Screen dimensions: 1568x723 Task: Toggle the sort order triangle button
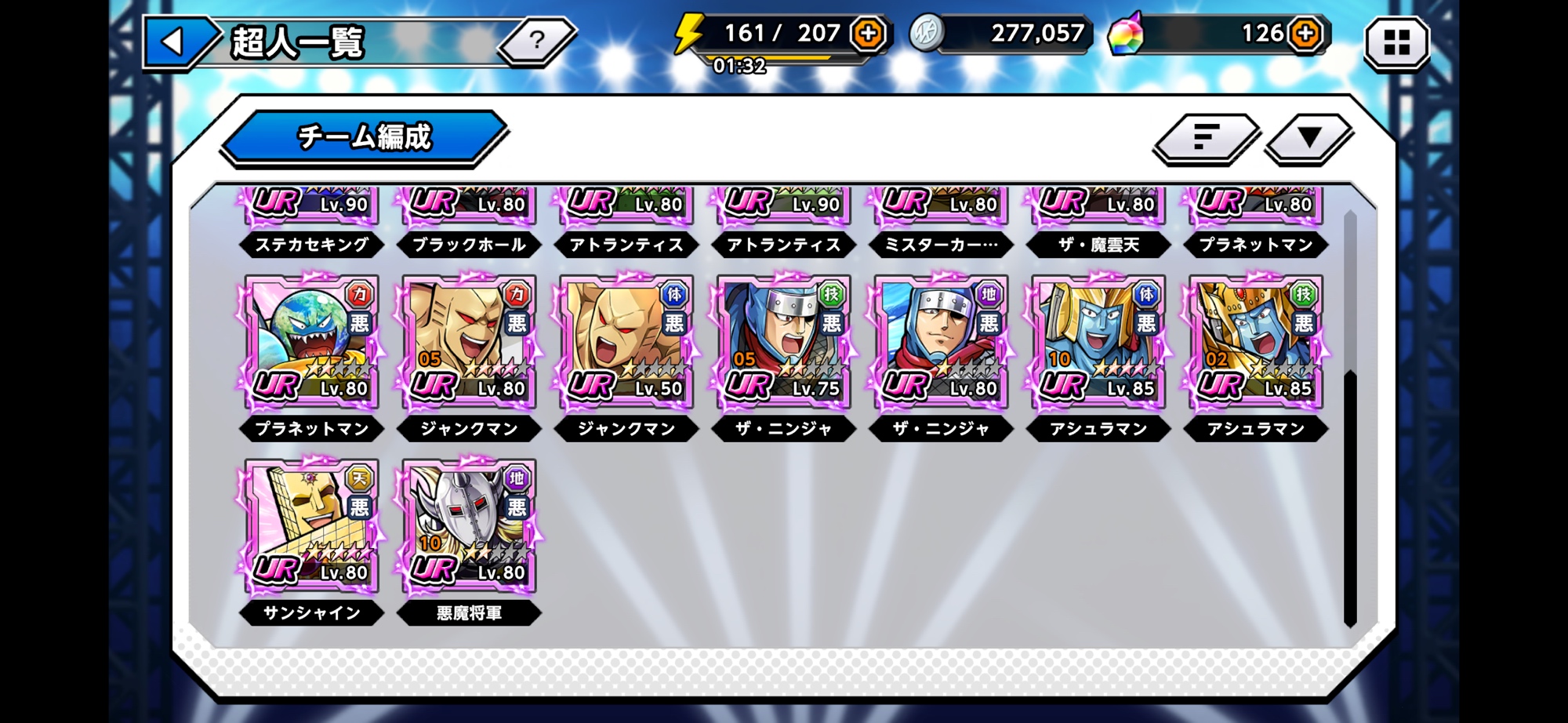pyautogui.click(x=1308, y=138)
